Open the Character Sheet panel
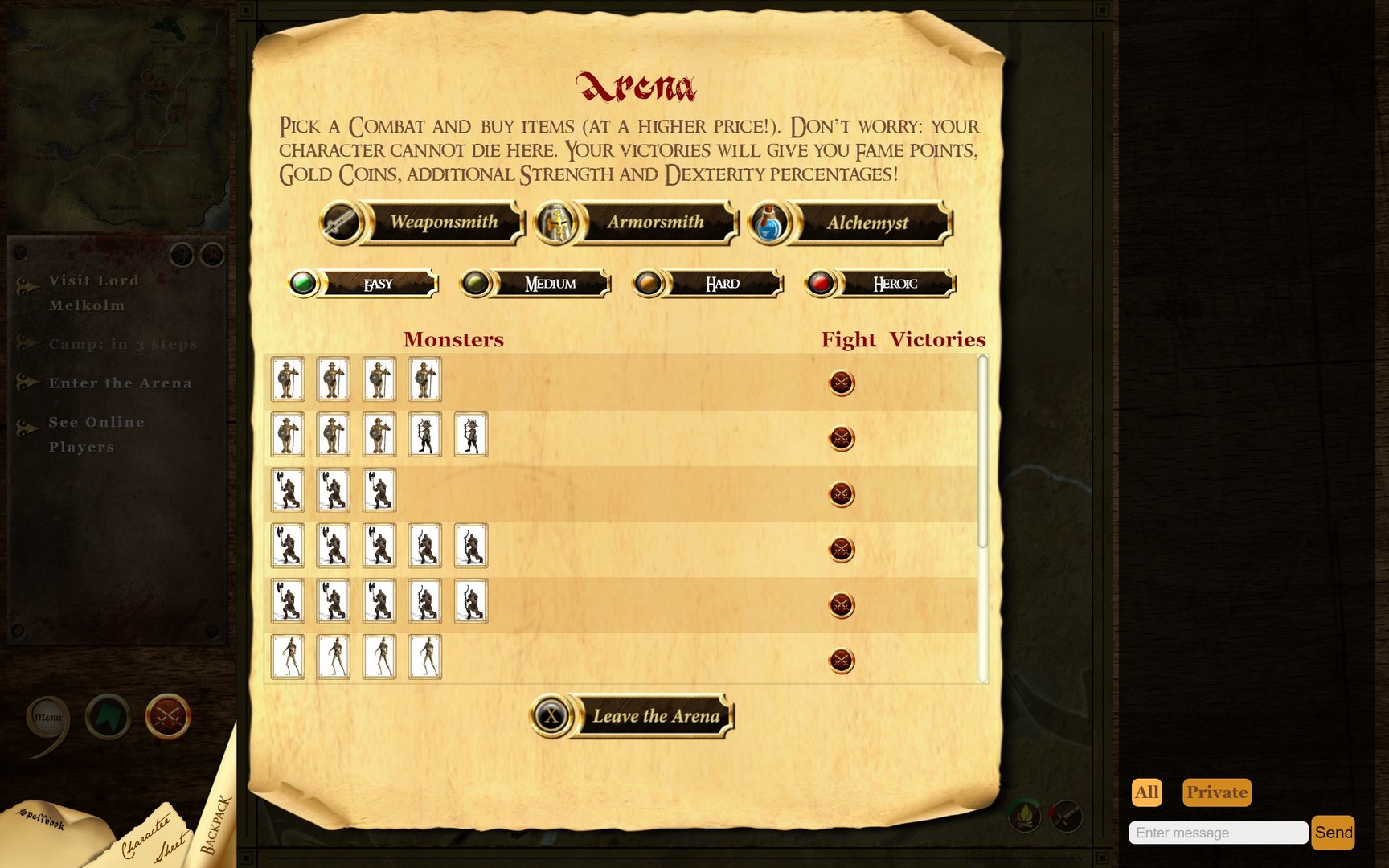This screenshot has height=868, width=1389. tap(153, 836)
